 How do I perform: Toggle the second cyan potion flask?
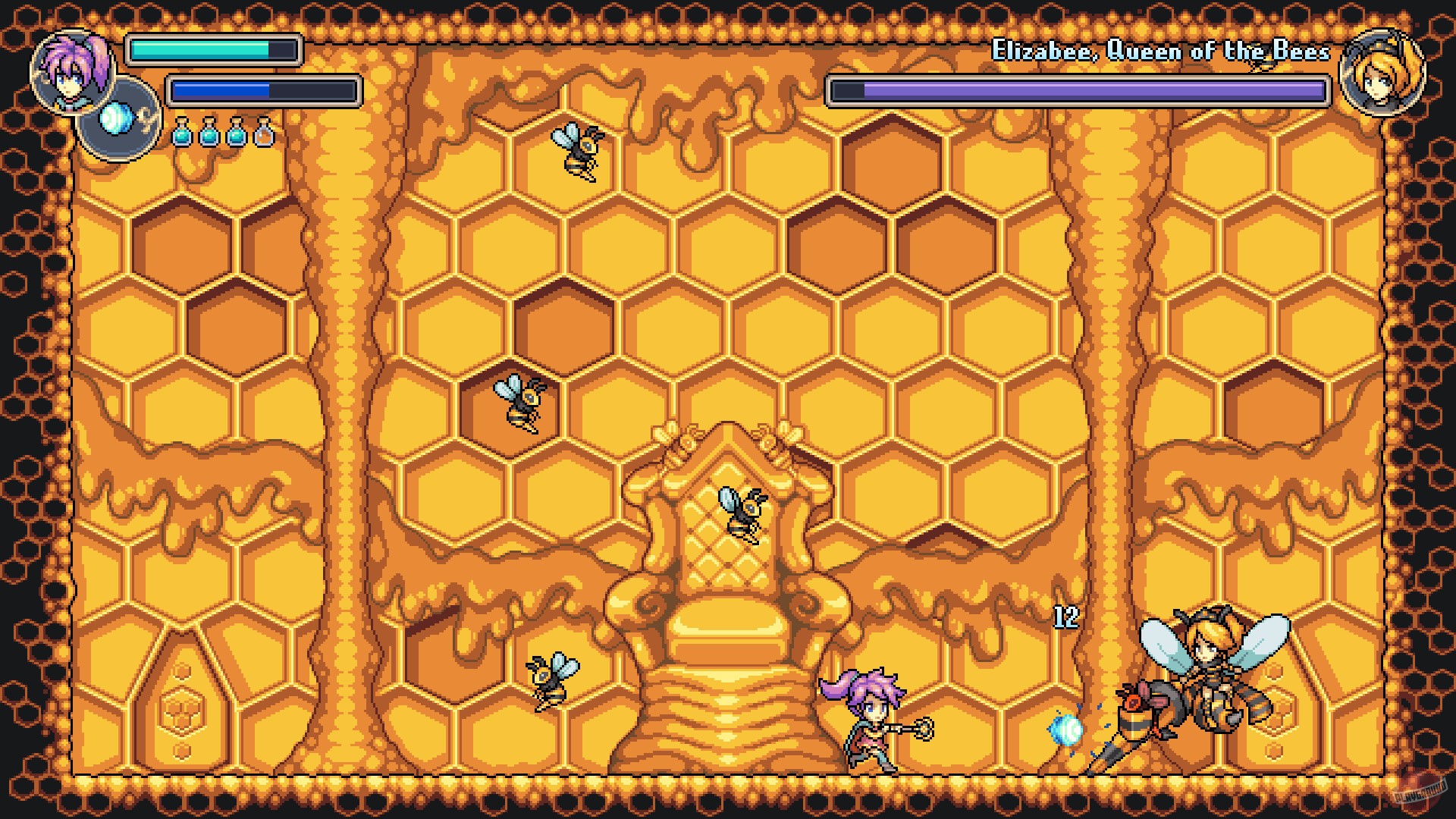click(x=209, y=135)
